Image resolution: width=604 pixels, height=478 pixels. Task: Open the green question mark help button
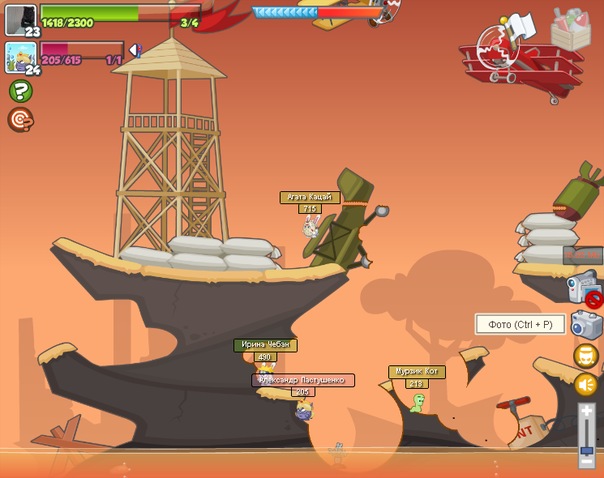pyautogui.click(x=19, y=91)
